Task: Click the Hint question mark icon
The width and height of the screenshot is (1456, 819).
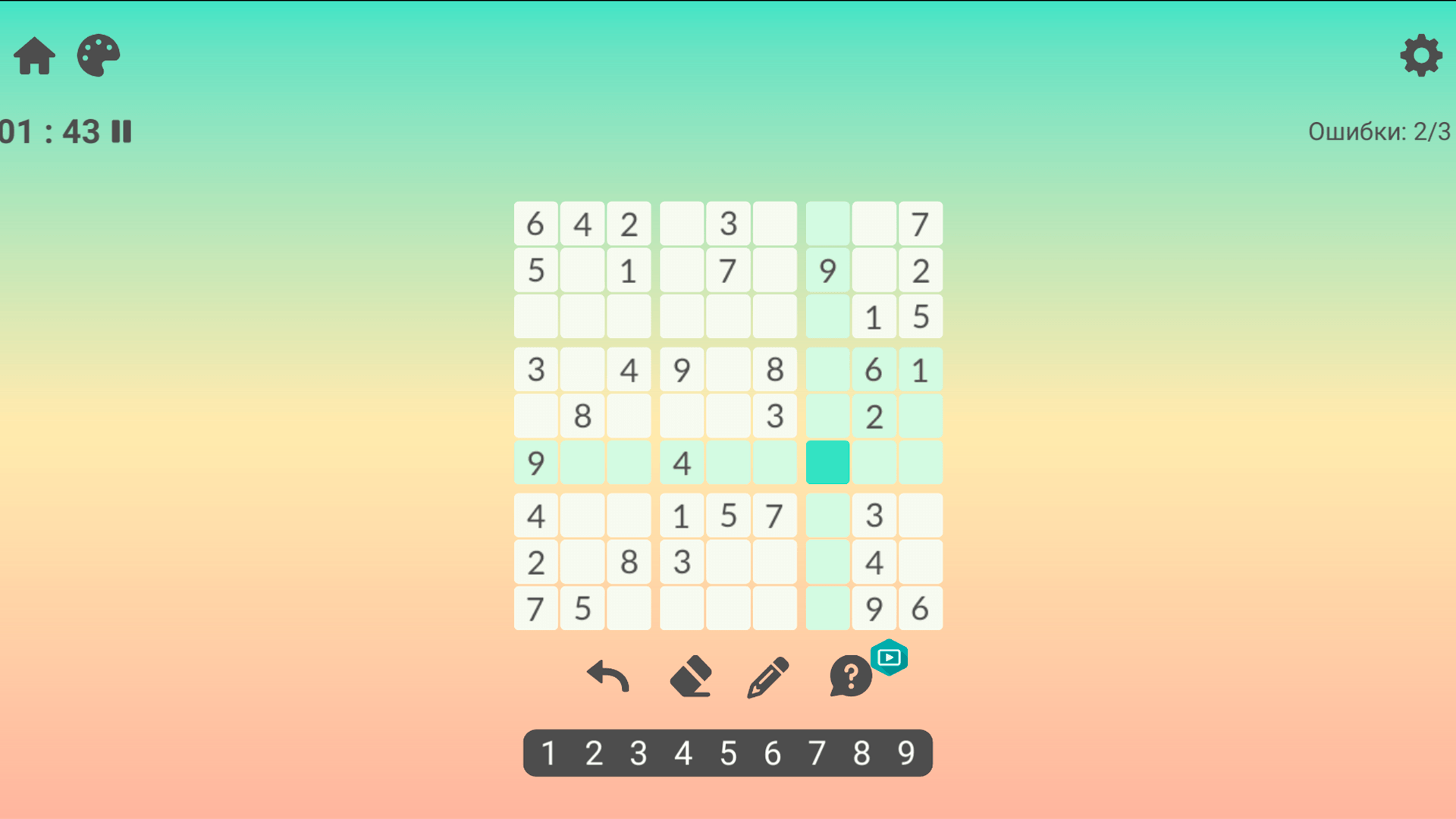Action: pos(849,677)
